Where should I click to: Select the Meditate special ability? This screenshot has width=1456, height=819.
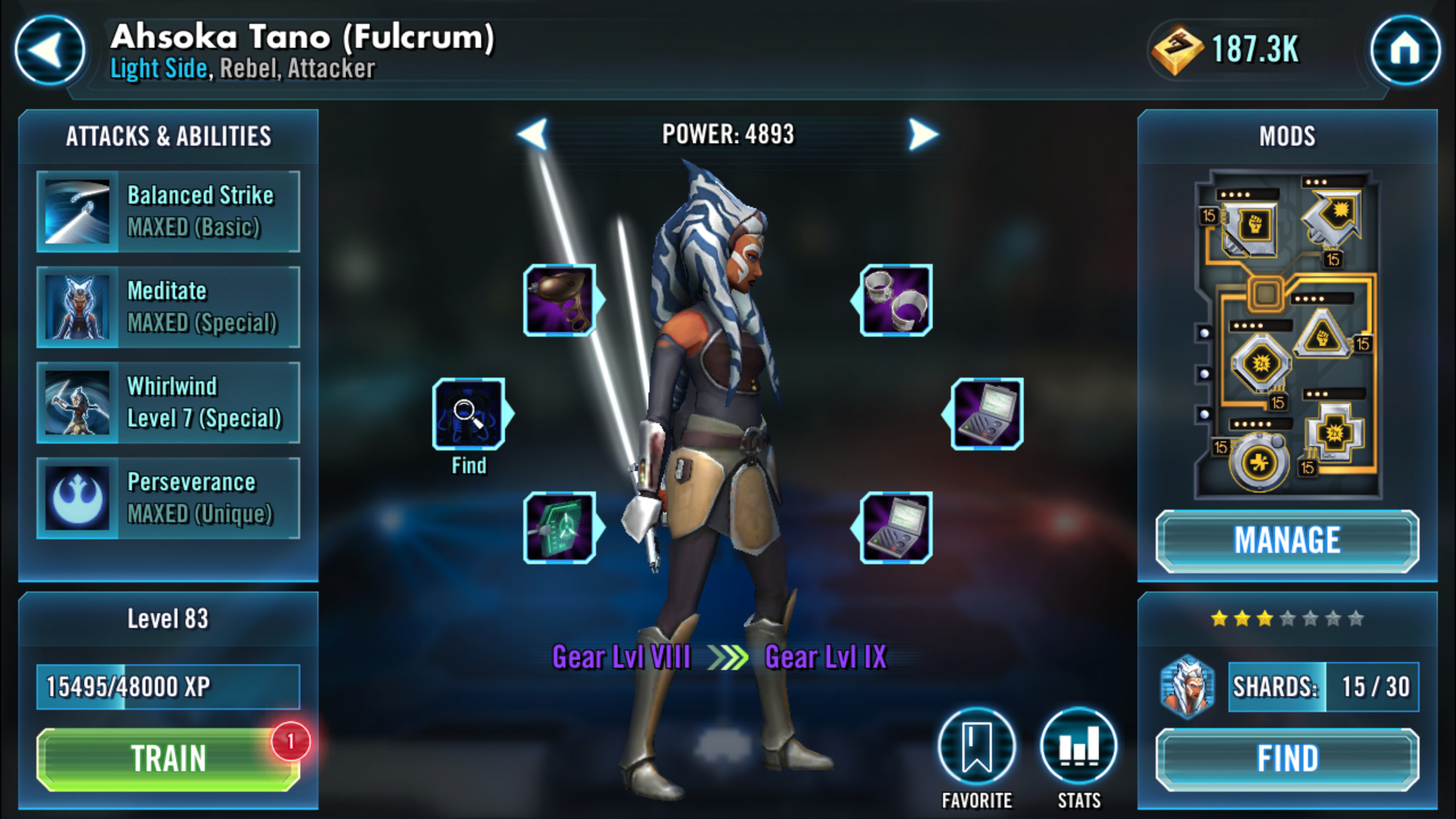pos(168,307)
